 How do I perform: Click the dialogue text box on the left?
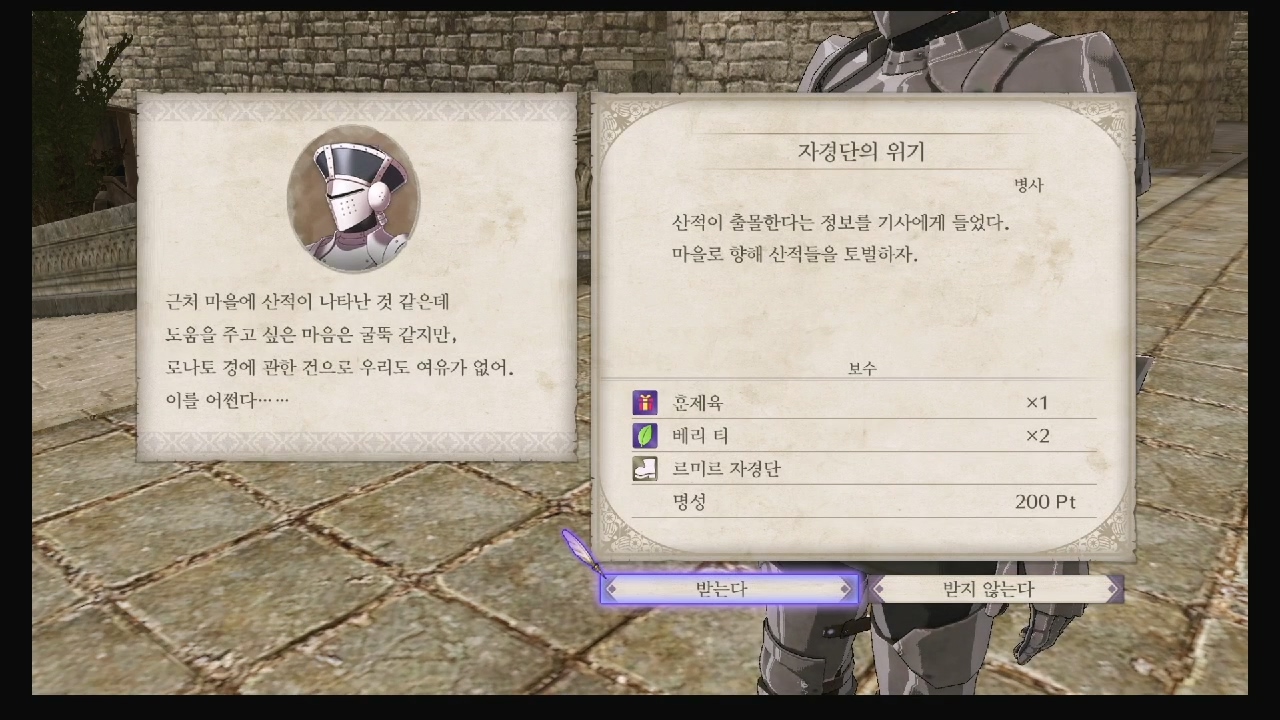point(350,350)
